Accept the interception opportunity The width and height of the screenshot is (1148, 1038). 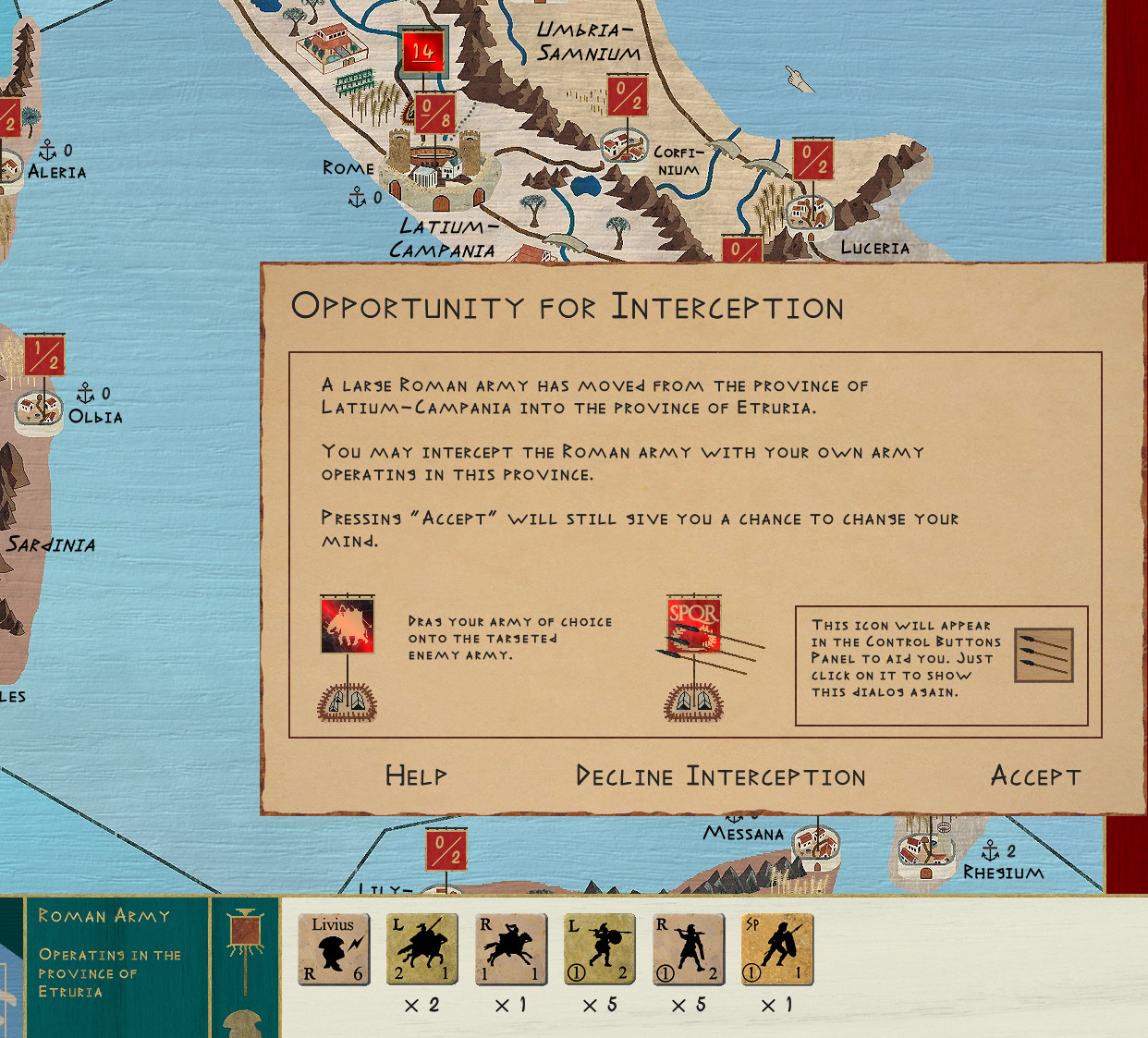[1035, 775]
